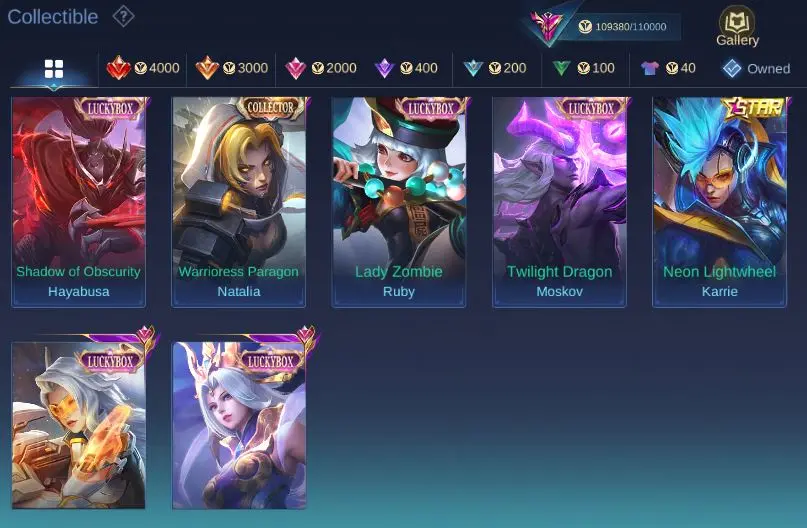Filter by the 400 point purple tier
Image resolution: width=807 pixels, height=528 pixels.
(x=406, y=68)
